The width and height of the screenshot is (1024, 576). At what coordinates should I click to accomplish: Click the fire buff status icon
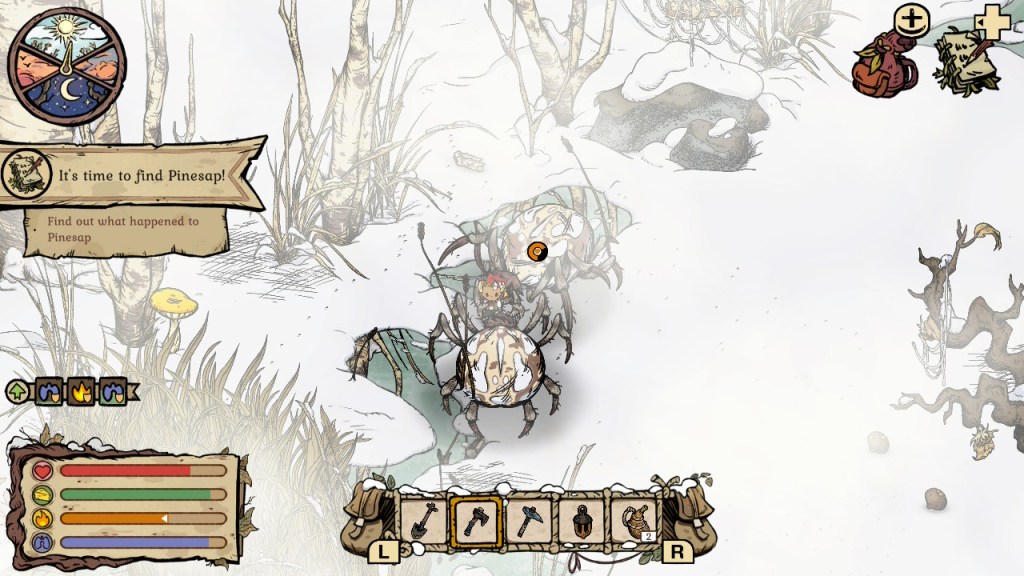point(81,392)
